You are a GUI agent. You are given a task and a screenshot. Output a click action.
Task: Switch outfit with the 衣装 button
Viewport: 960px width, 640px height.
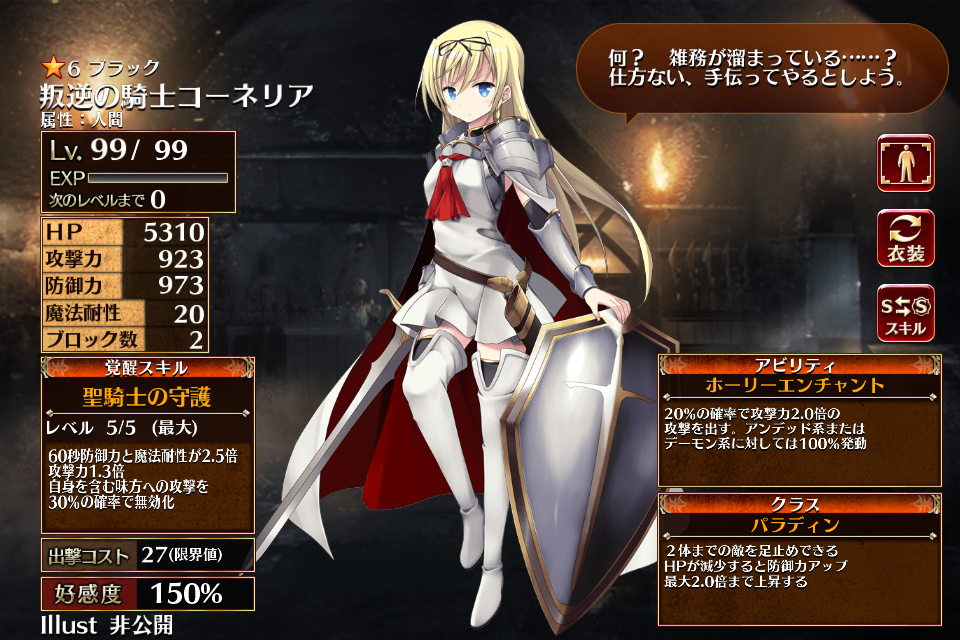pyautogui.click(x=906, y=238)
